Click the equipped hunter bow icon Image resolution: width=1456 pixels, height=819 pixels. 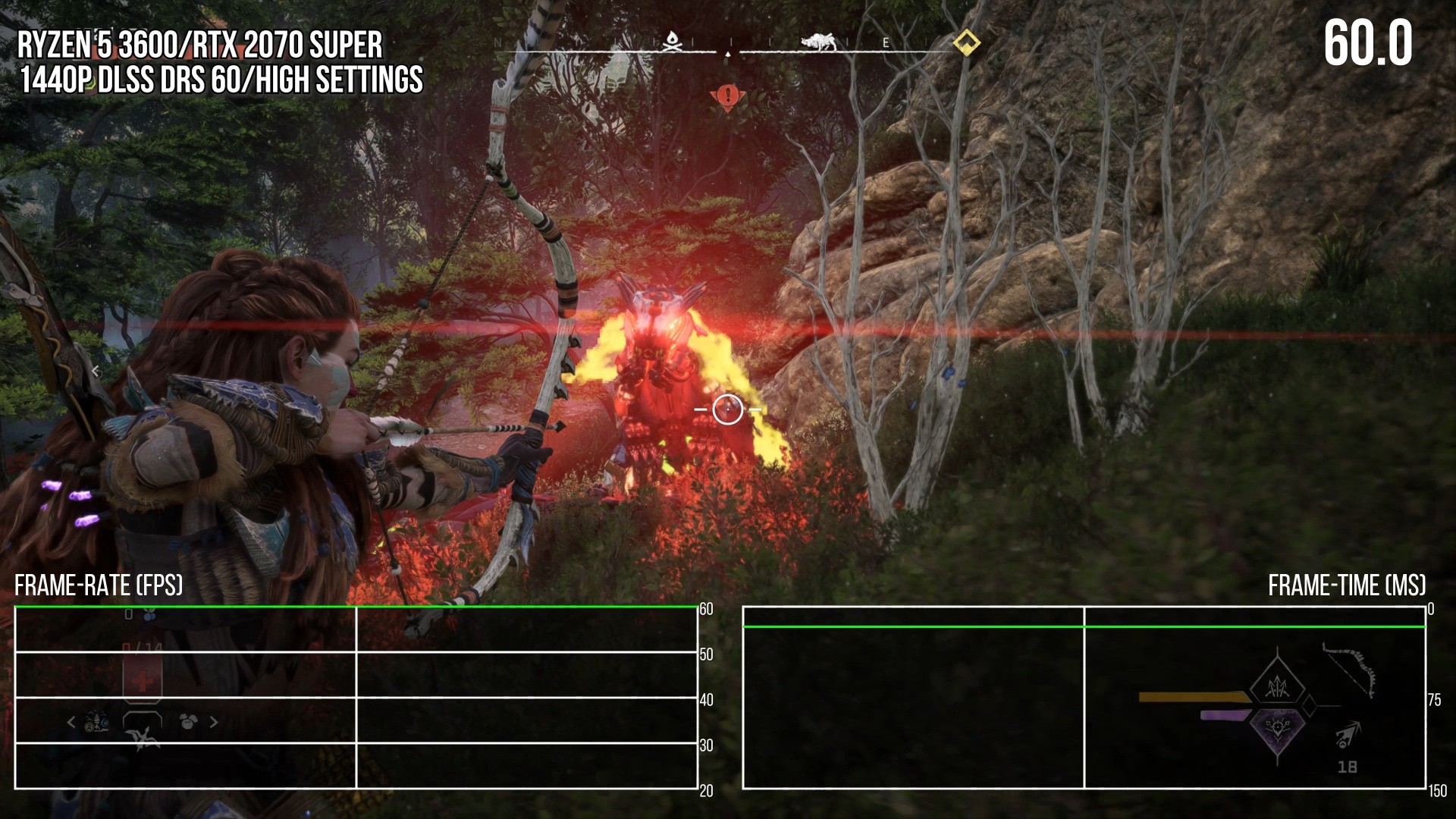click(x=1350, y=670)
